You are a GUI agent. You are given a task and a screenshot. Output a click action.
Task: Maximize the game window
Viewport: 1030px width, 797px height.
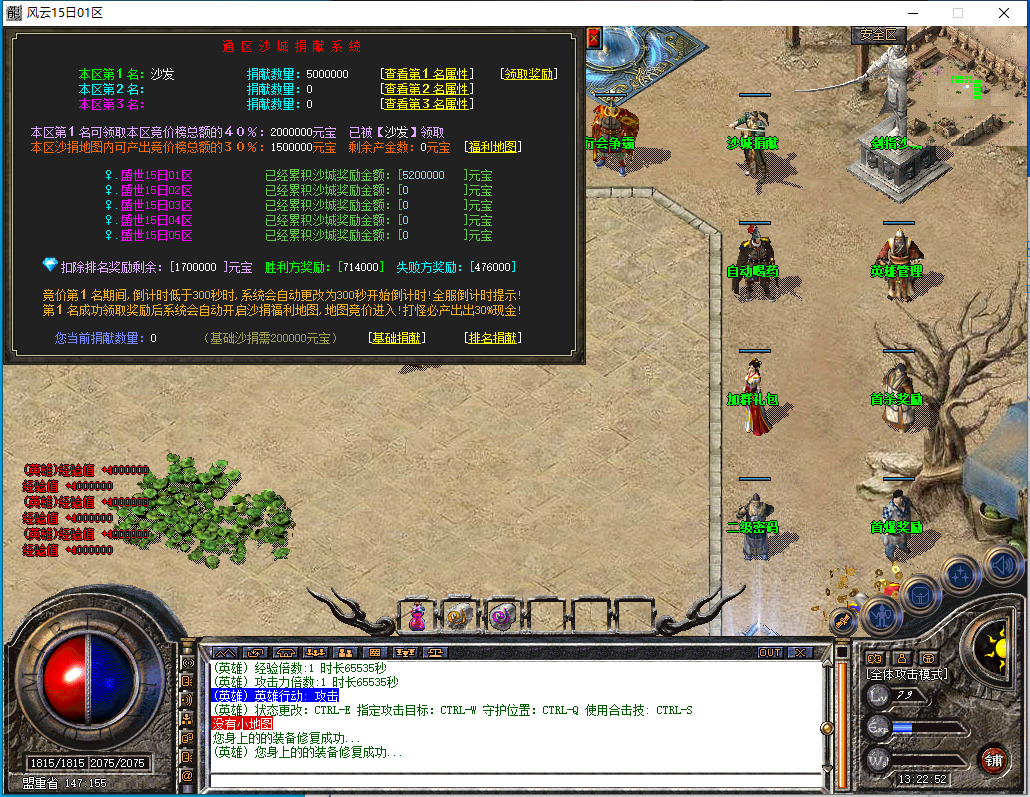pyautogui.click(x=957, y=13)
